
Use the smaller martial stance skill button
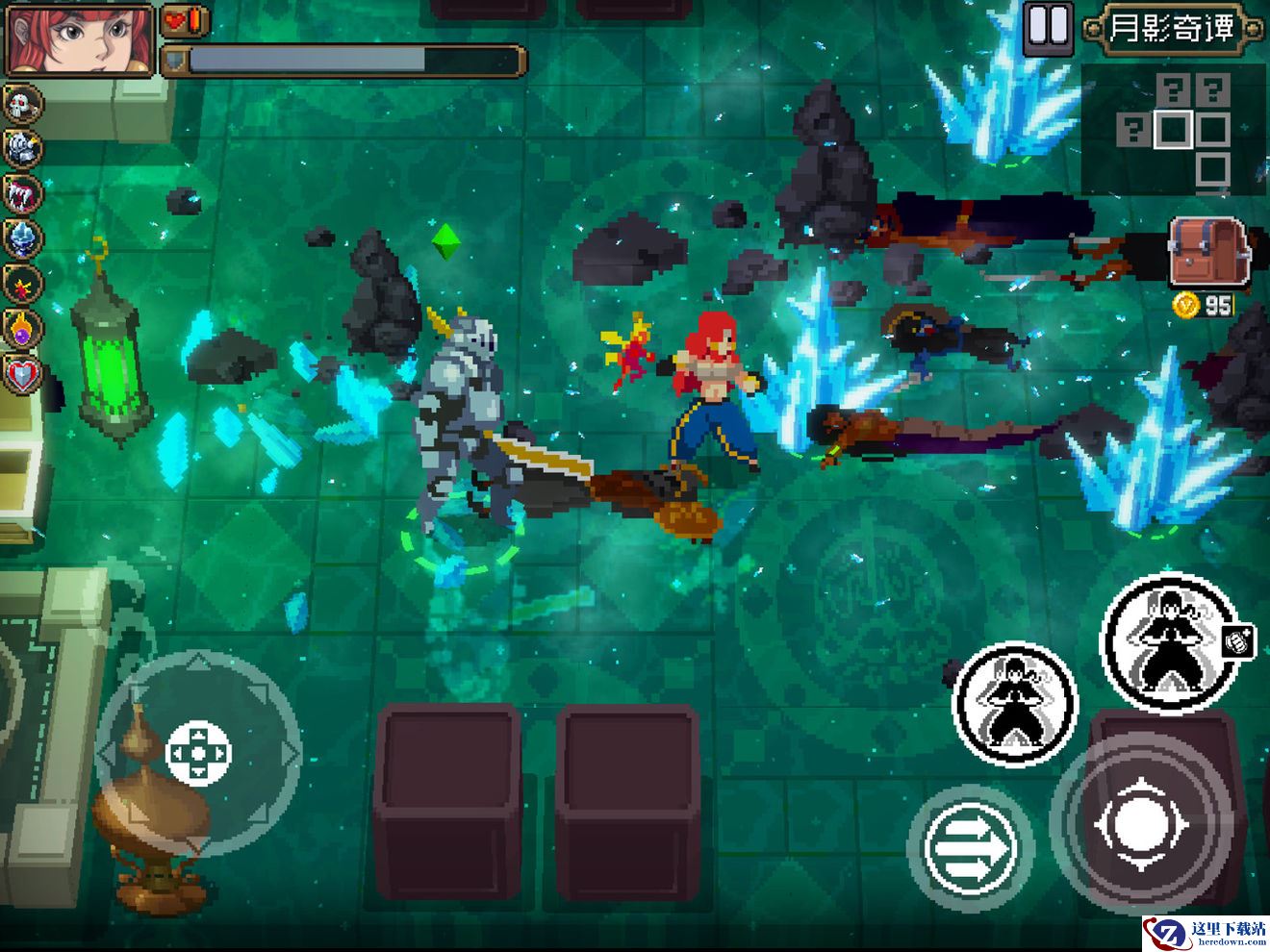point(1015,703)
